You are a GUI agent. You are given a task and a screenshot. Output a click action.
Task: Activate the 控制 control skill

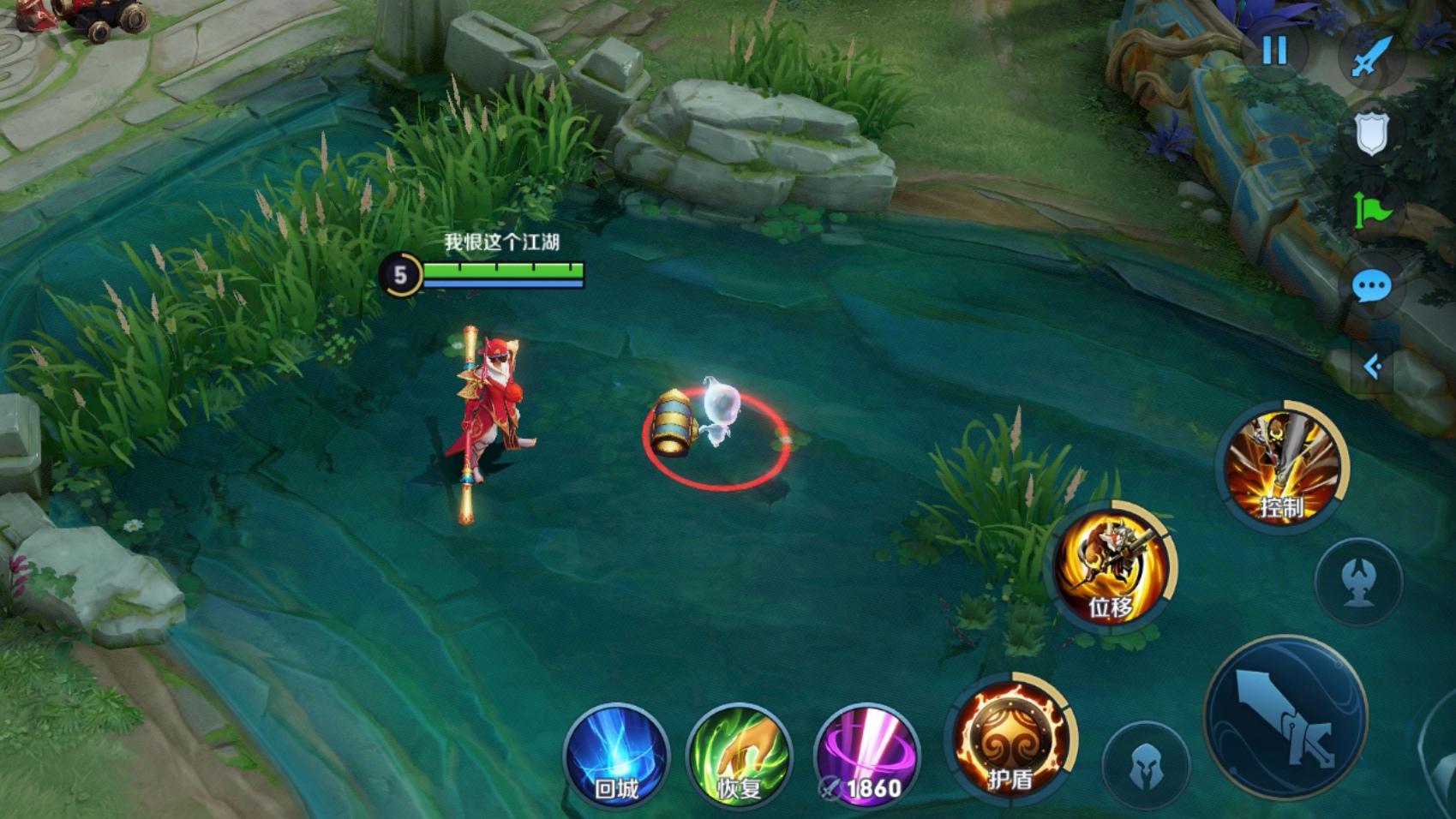pyautogui.click(x=1282, y=467)
